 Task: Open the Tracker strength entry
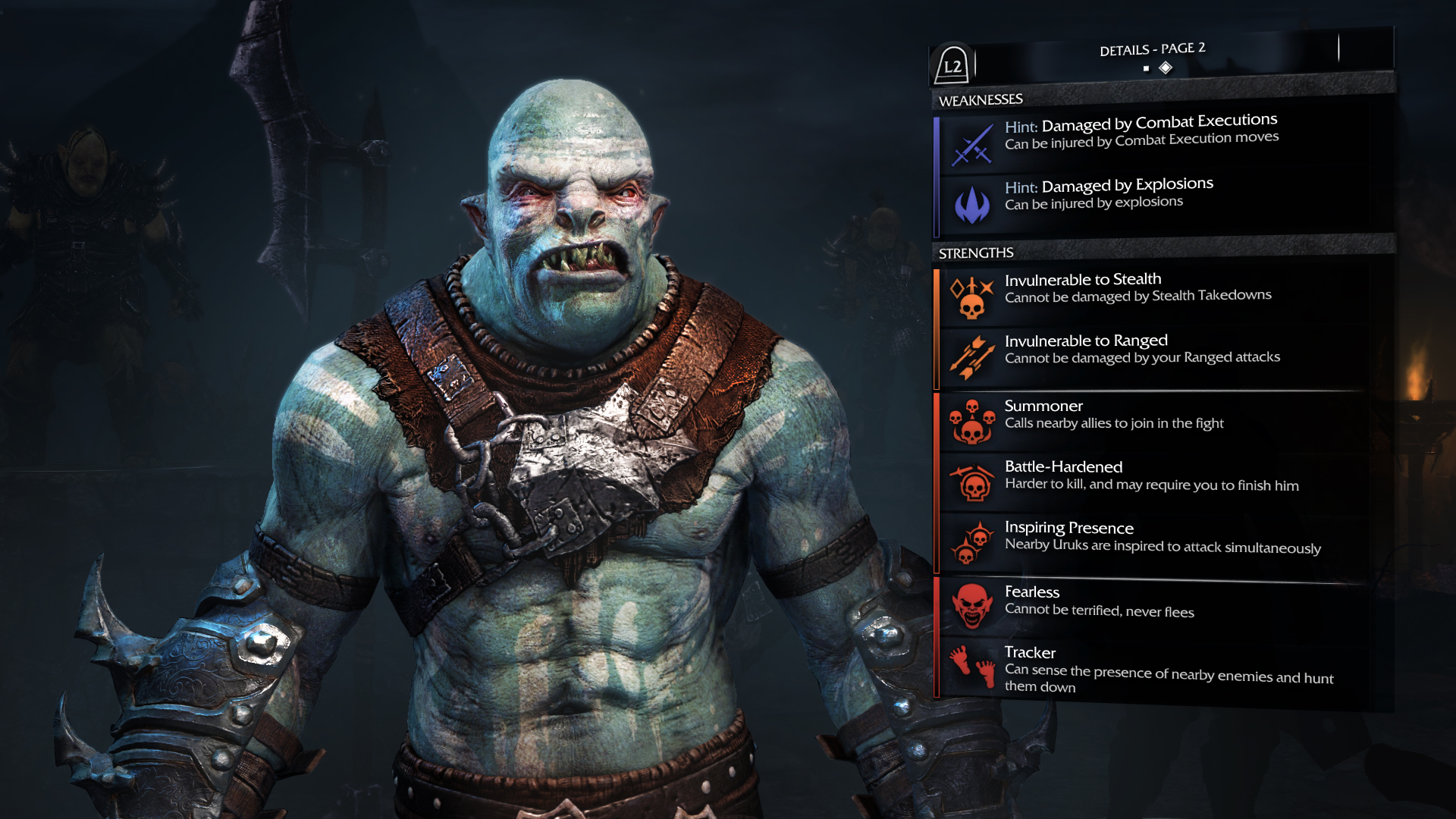(x=1168, y=668)
